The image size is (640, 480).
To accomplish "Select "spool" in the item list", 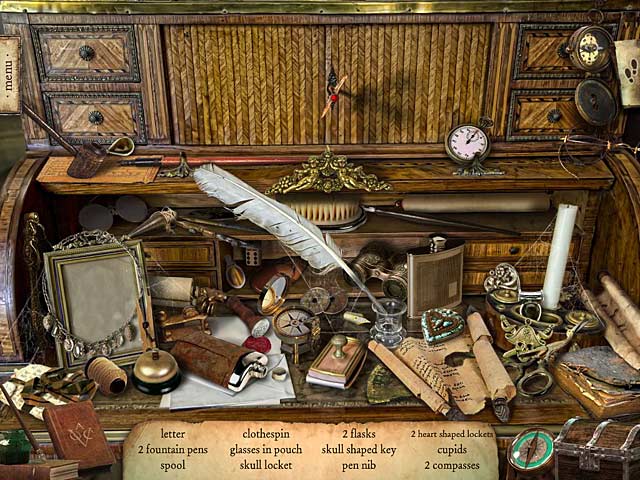I will (173, 465).
